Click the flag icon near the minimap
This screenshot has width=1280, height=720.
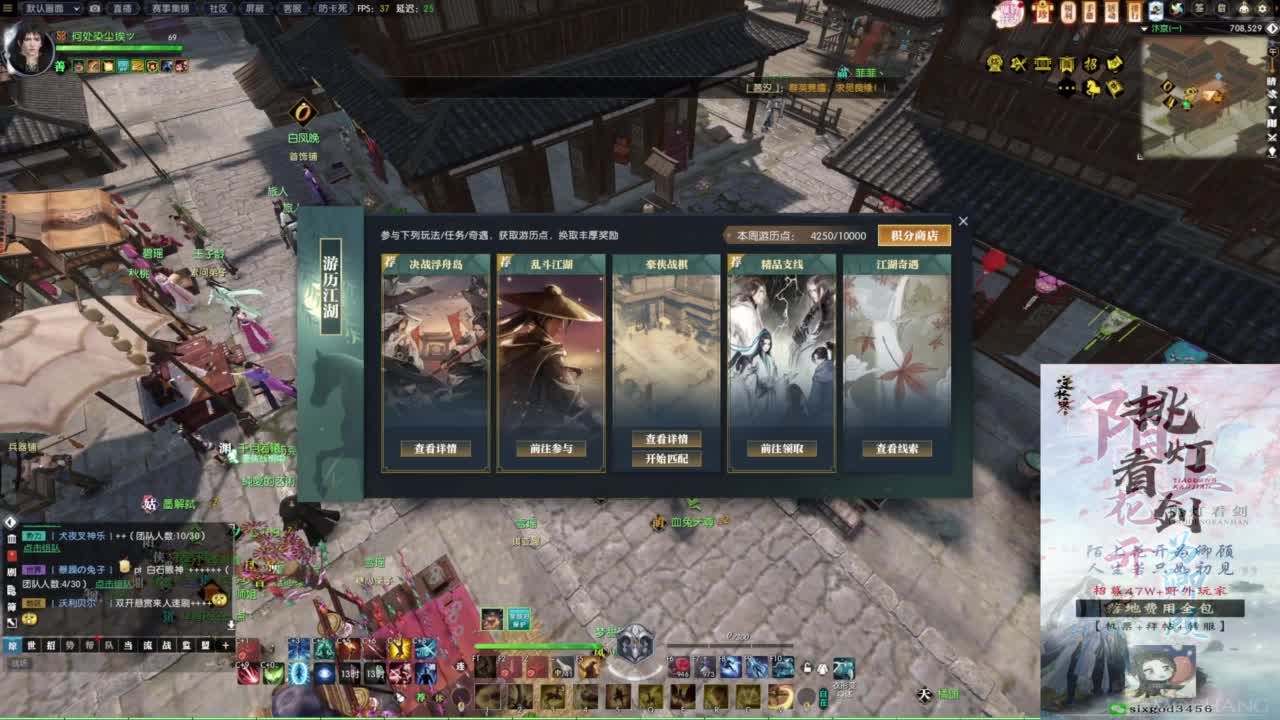[x=1115, y=89]
